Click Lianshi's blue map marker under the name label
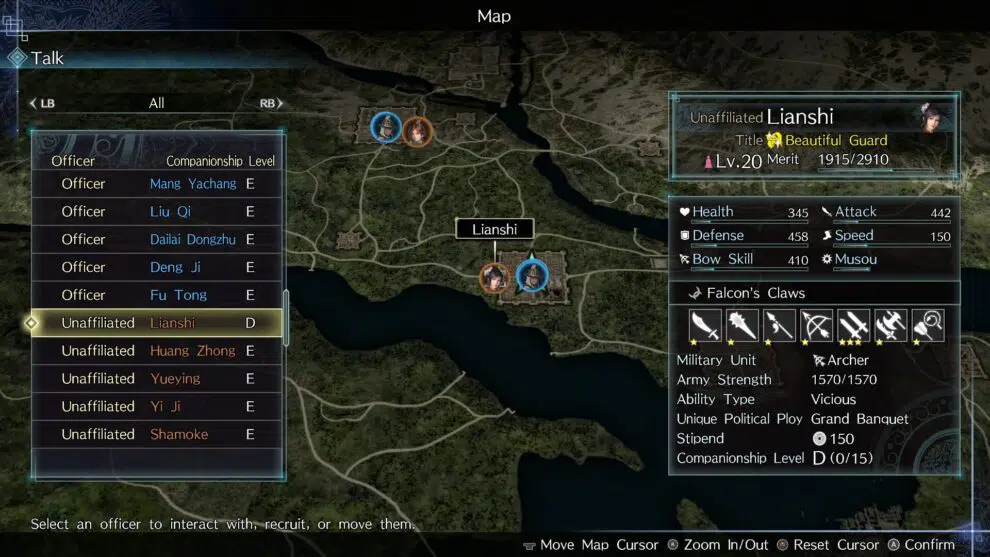The height and width of the screenshot is (557, 990). [533, 274]
